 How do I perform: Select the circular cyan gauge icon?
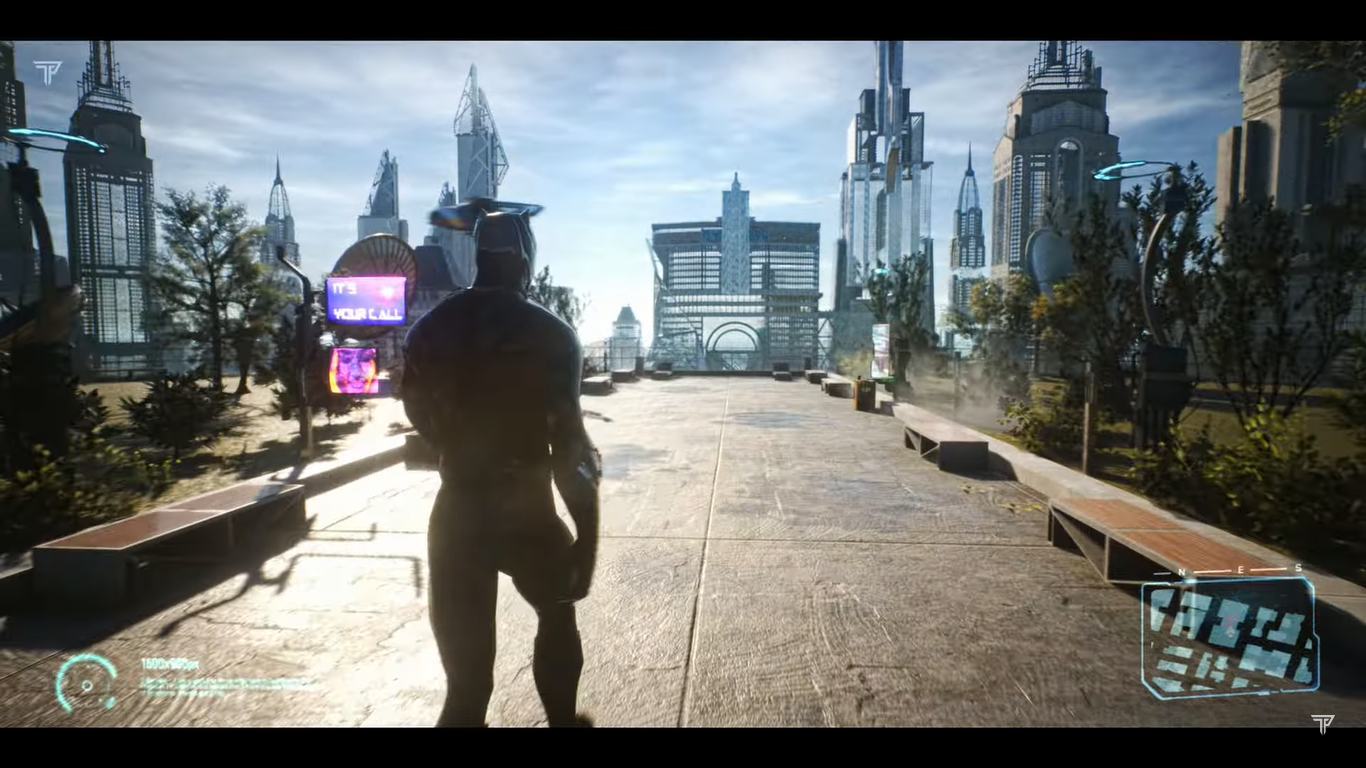[x=86, y=683]
